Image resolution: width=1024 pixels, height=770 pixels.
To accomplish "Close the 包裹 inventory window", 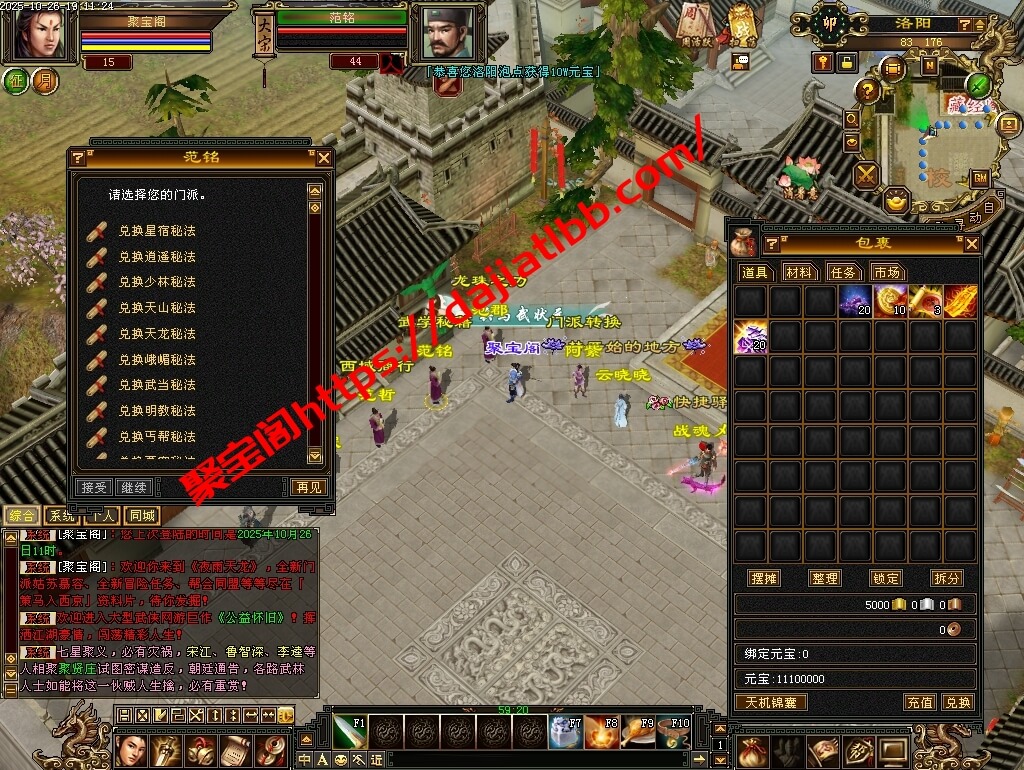I will [971, 244].
